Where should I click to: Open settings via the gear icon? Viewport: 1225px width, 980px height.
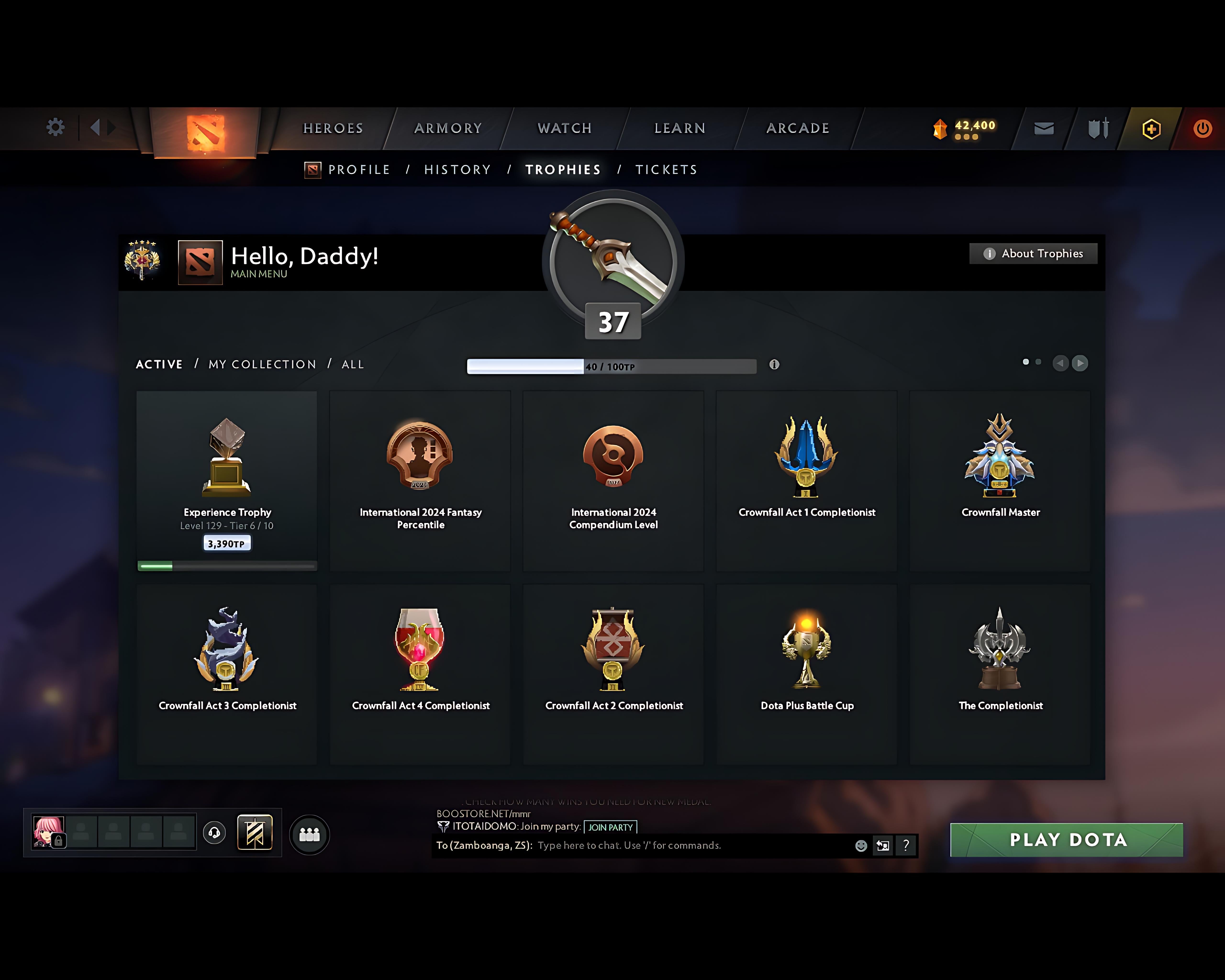(55, 127)
